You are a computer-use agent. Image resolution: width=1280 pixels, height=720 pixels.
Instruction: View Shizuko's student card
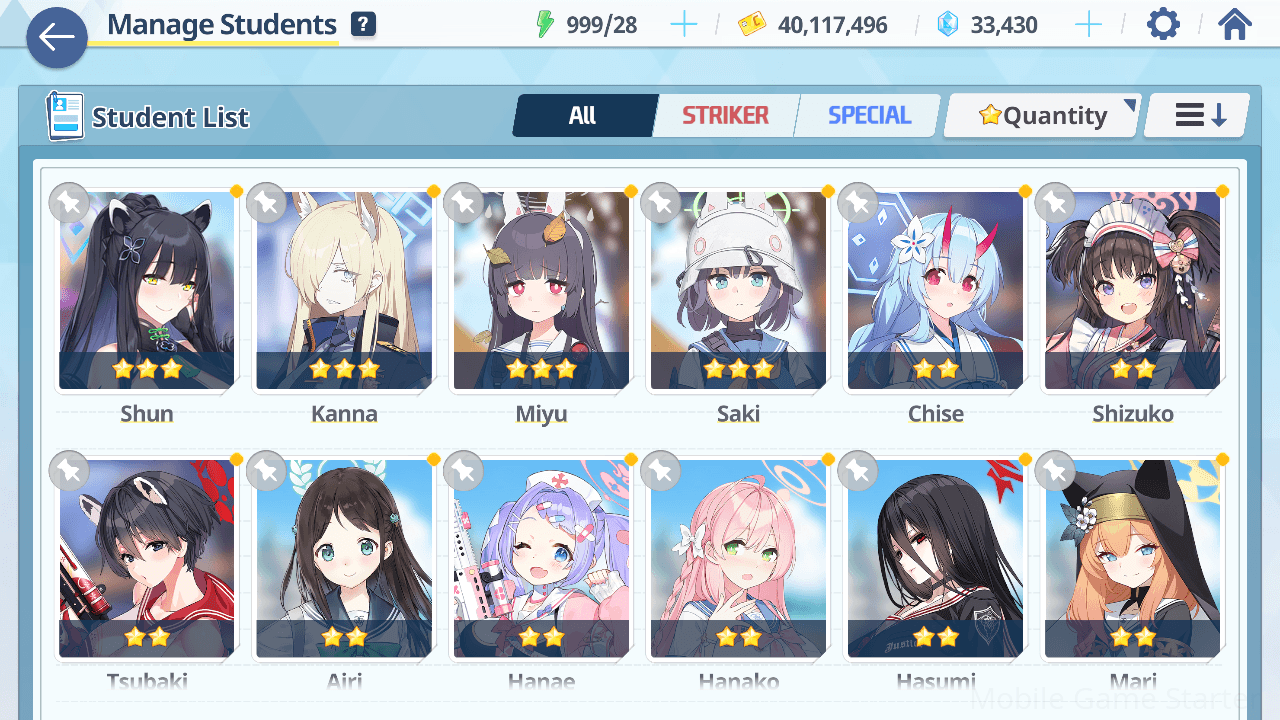tap(1132, 290)
